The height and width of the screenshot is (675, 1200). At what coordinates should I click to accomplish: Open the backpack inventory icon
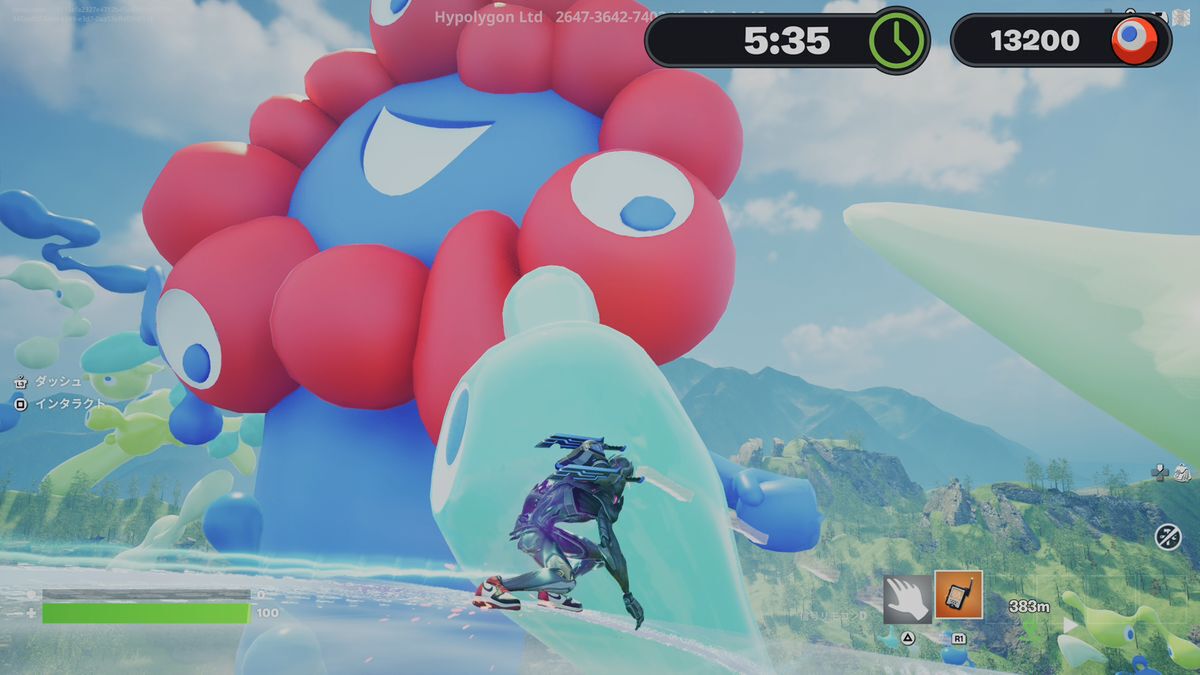(x=1181, y=472)
